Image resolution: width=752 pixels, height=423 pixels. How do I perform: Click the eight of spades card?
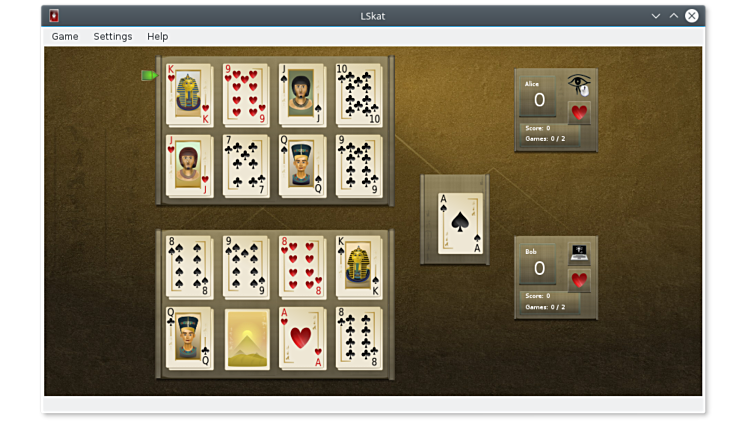[189, 267]
